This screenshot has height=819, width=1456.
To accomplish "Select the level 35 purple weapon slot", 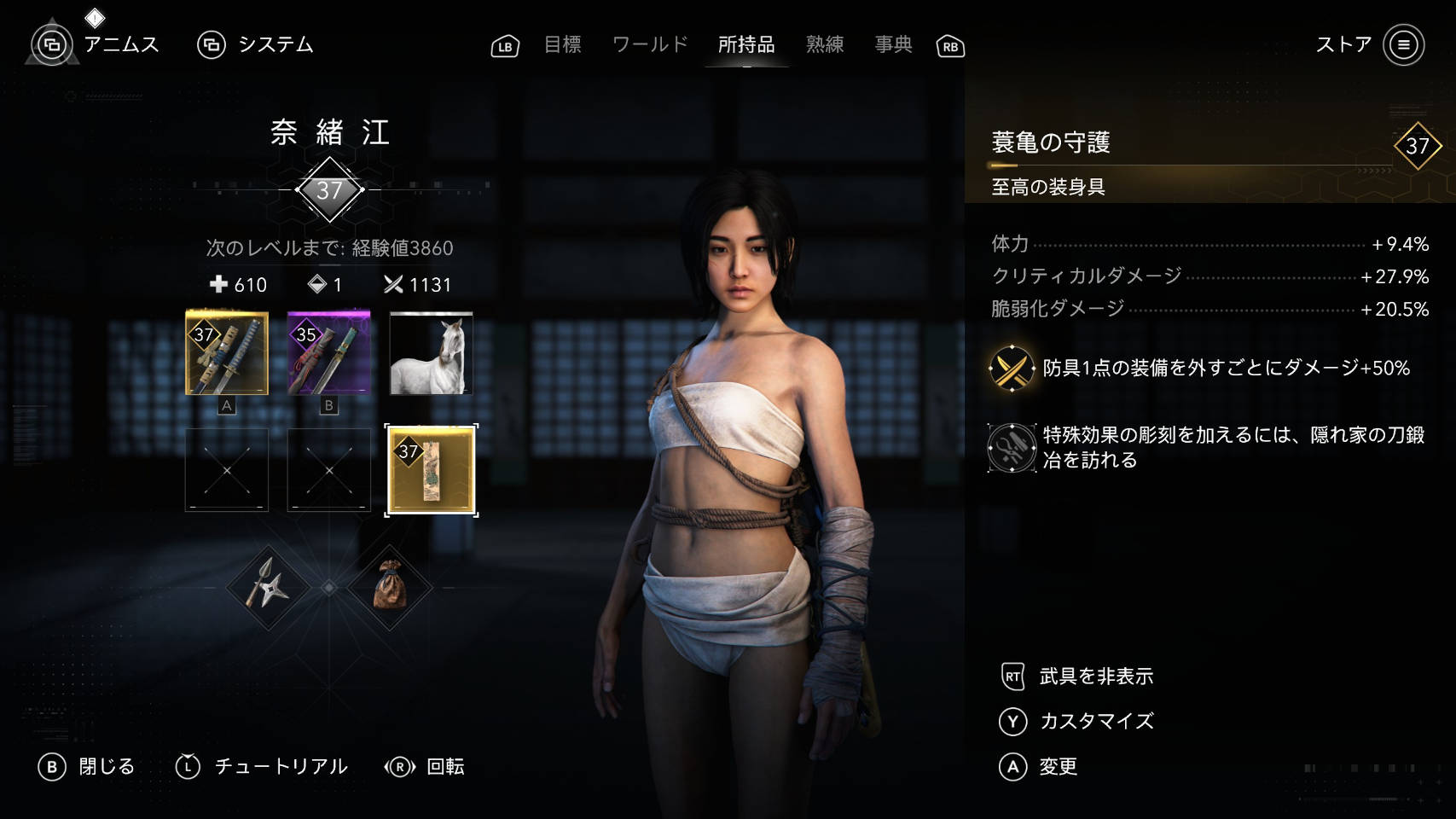I will (329, 353).
